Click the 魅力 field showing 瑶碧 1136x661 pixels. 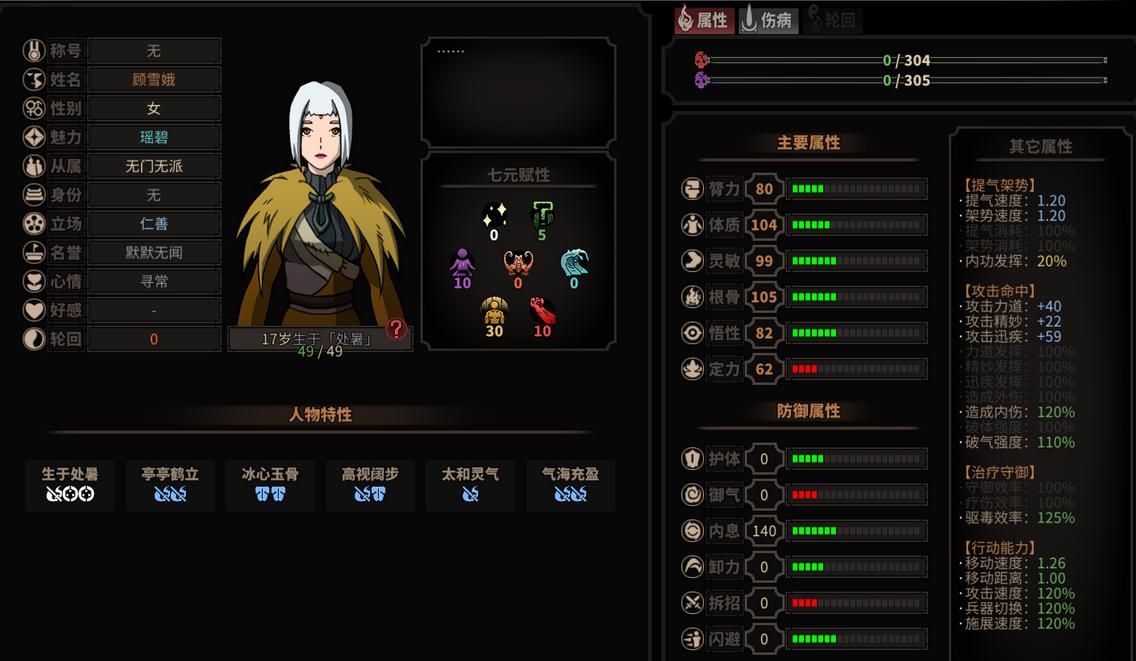tap(153, 137)
